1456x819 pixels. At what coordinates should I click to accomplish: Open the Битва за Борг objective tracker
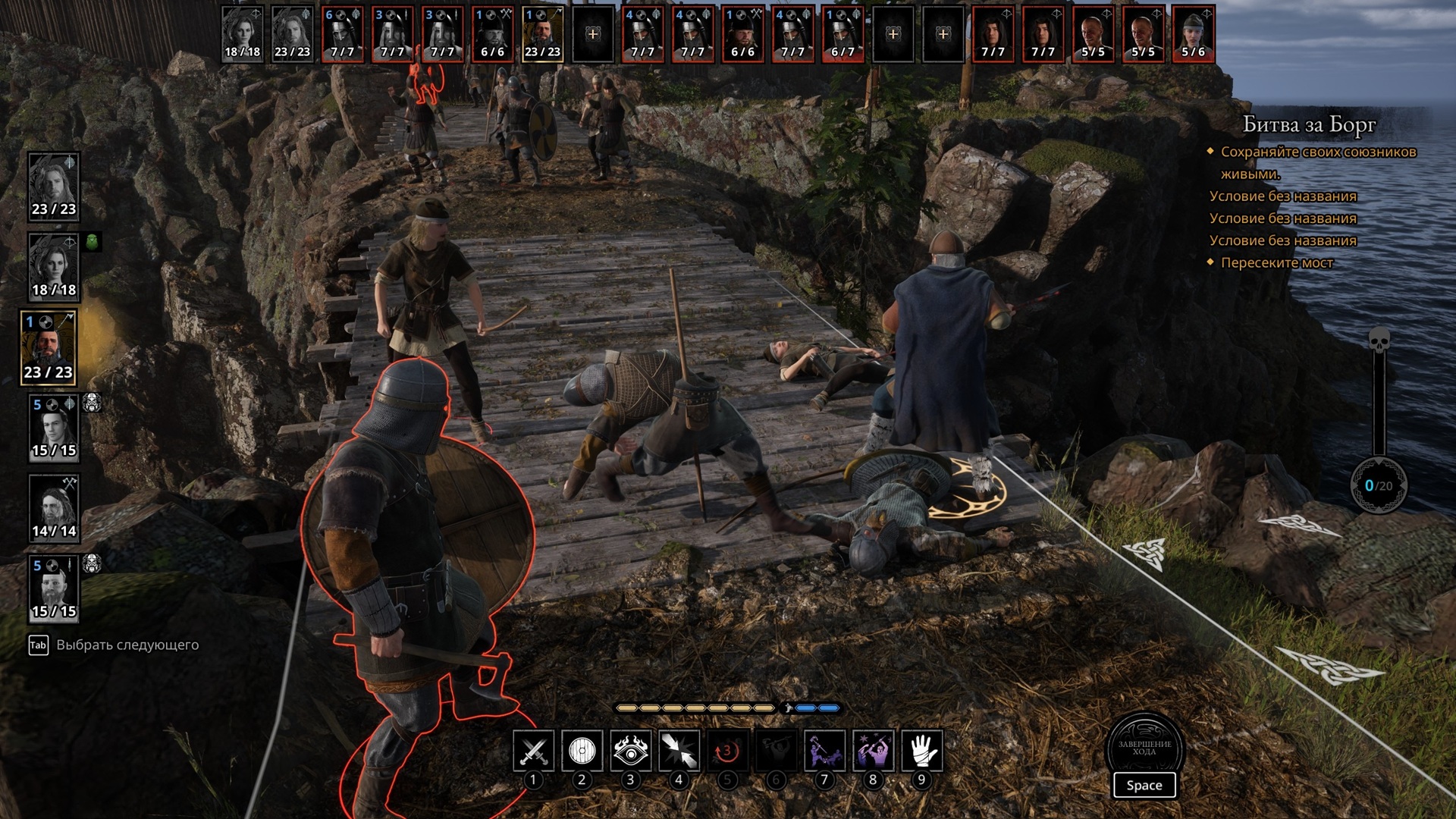pyautogui.click(x=1309, y=124)
